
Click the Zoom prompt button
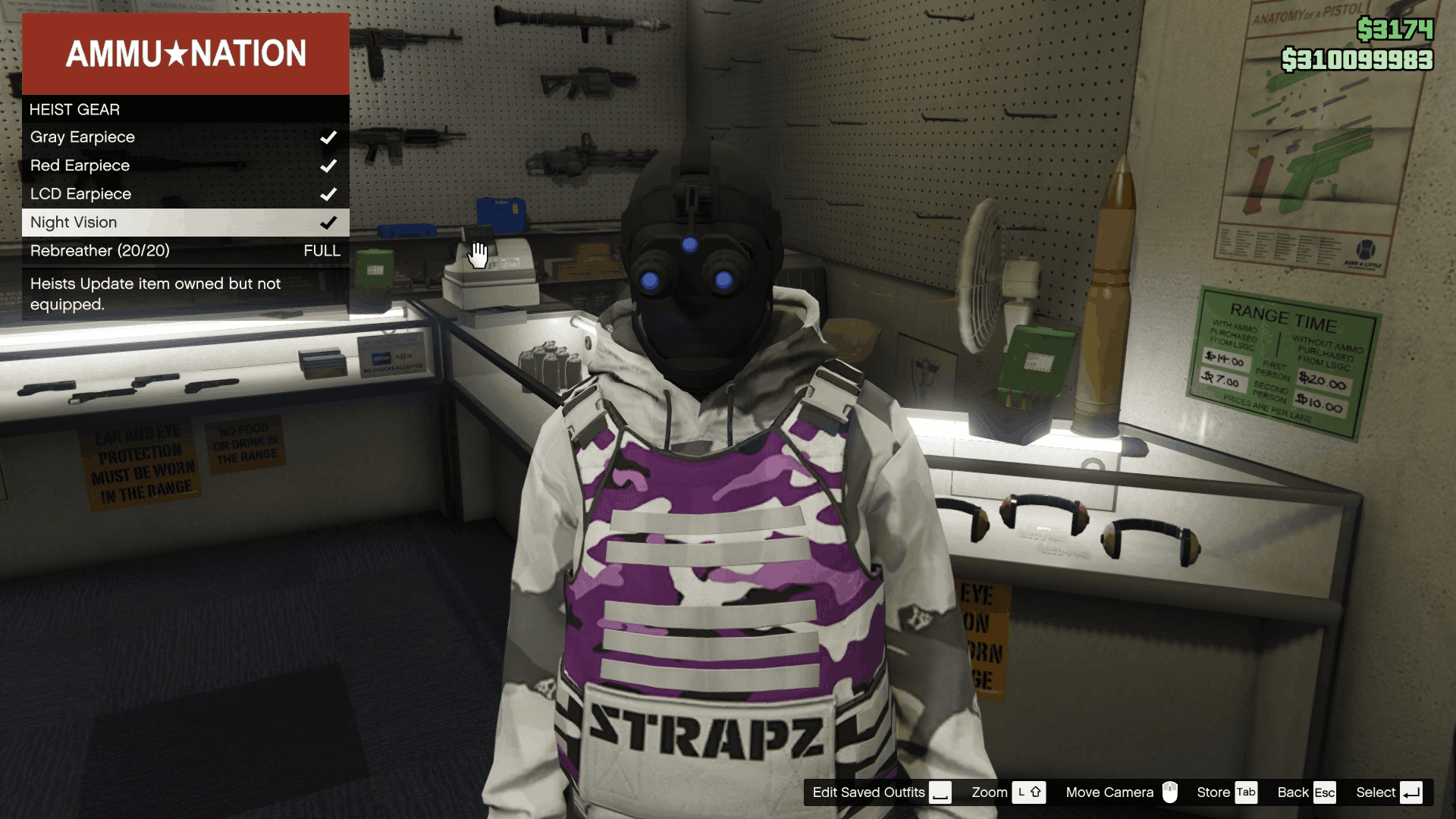(1008, 792)
